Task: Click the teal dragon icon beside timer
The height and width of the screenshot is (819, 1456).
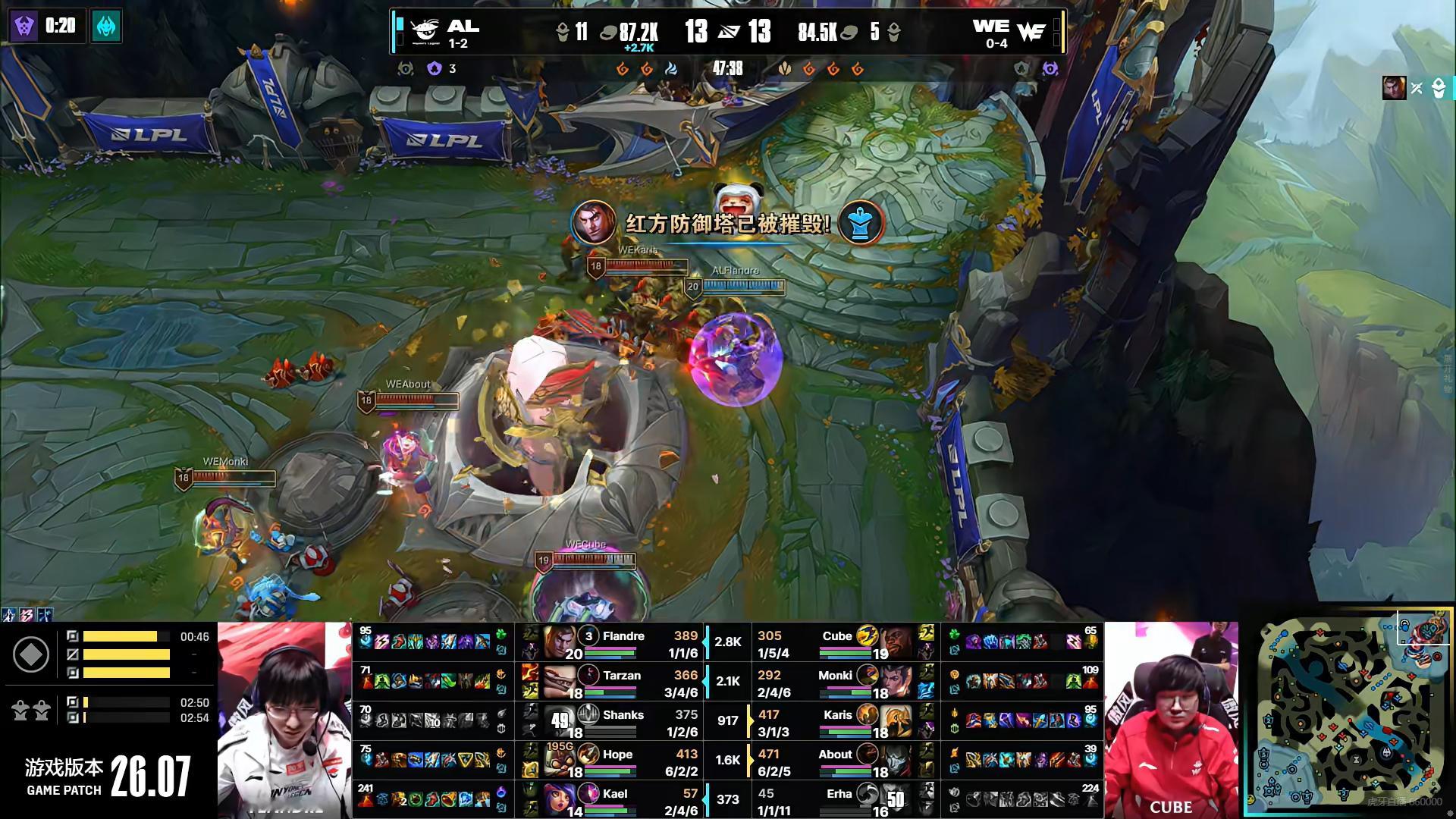Action: click(x=106, y=27)
